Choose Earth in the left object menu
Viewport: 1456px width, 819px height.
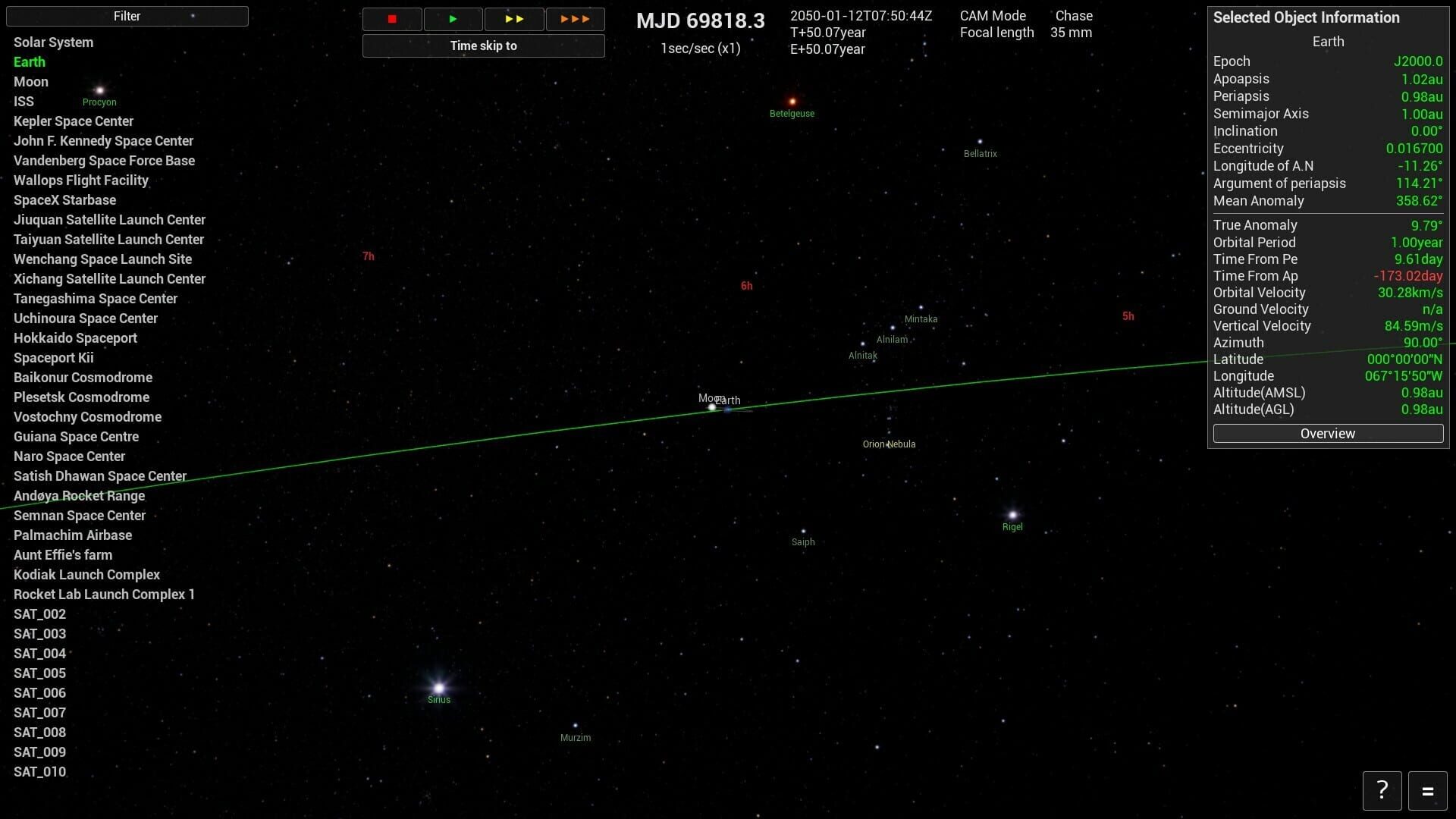point(29,61)
